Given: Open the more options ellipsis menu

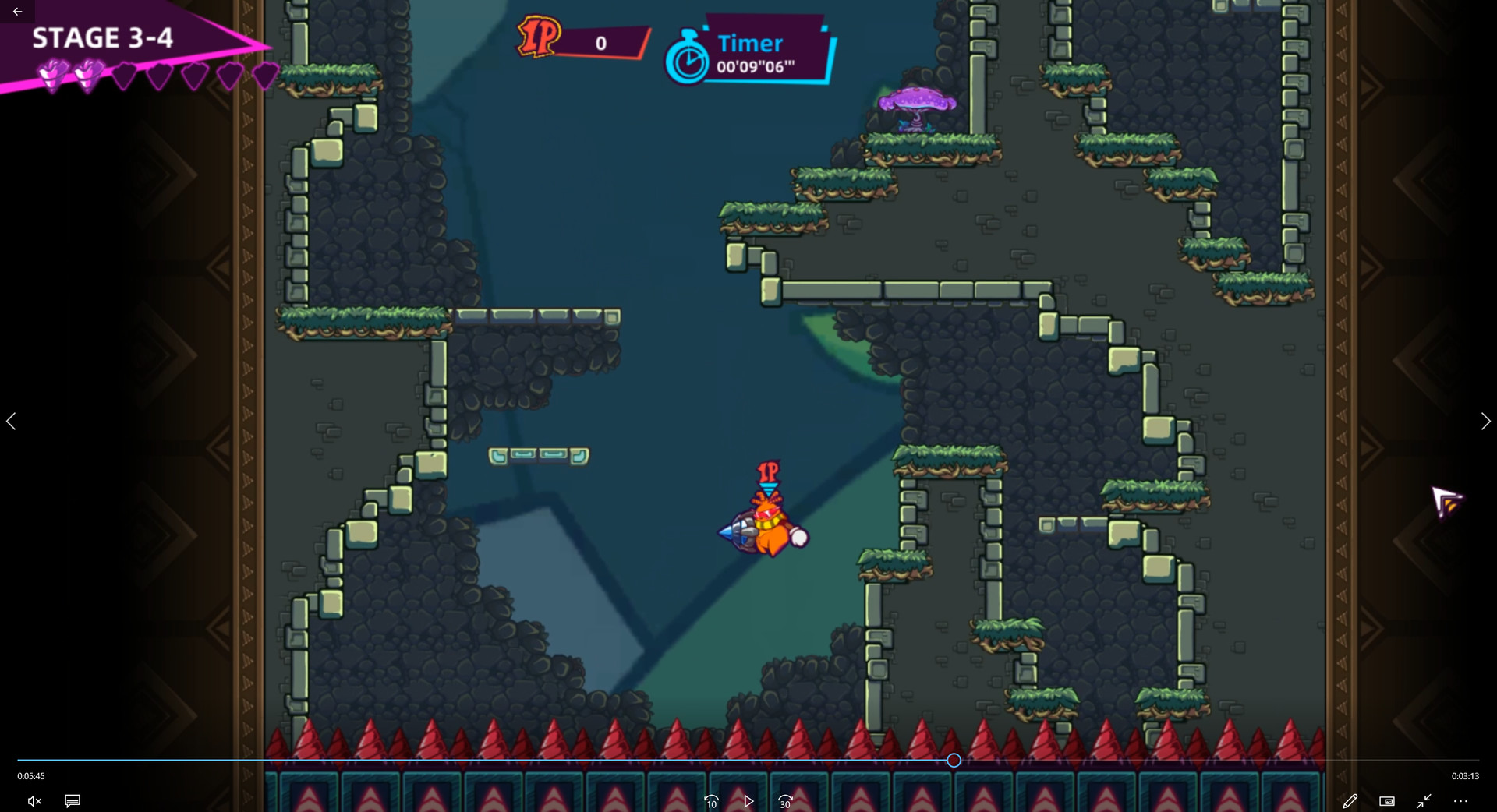Looking at the screenshot, I should (1461, 800).
